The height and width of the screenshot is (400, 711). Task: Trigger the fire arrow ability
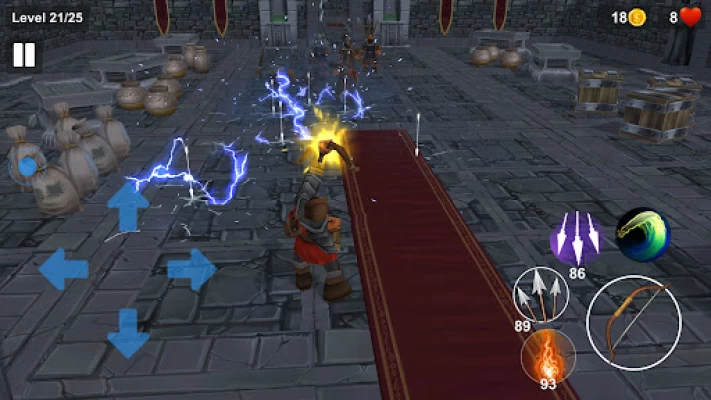click(548, 355)
